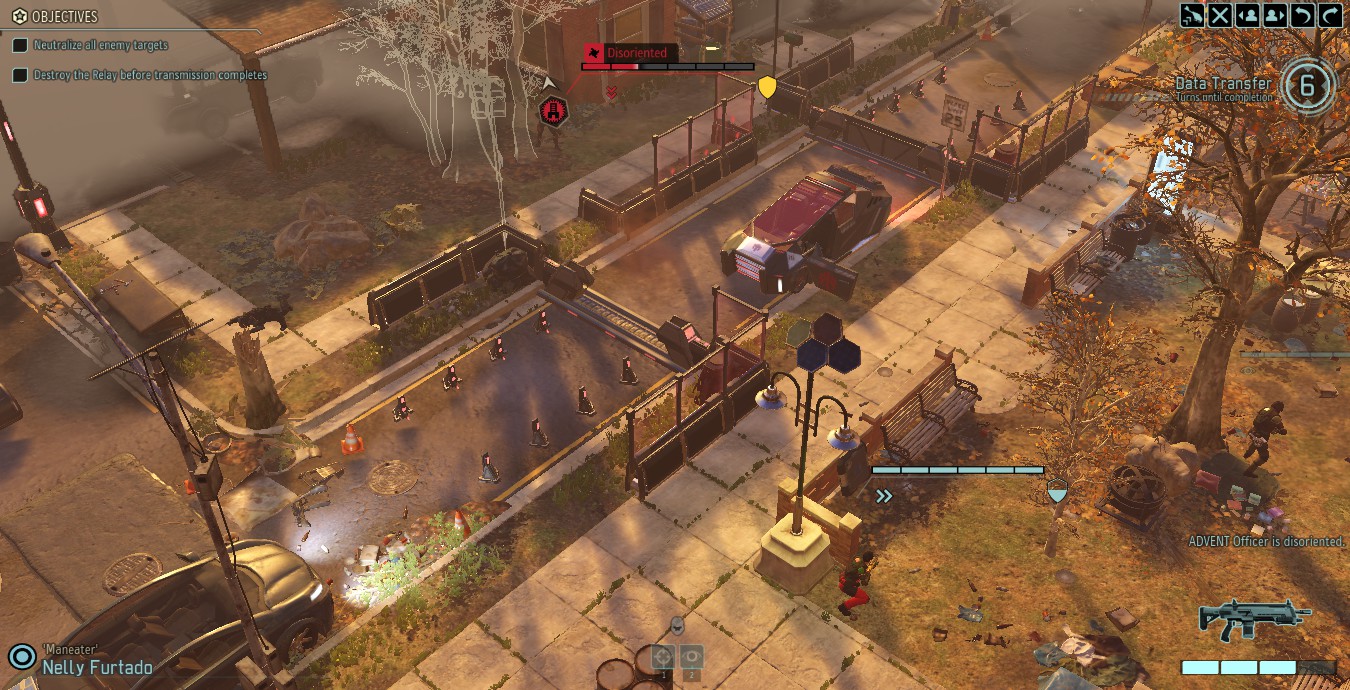The width and height of the screenshot is (1350, 690).
Task: Select the Neutralize all enemy targets objective
Action: (x=100, y=45)
